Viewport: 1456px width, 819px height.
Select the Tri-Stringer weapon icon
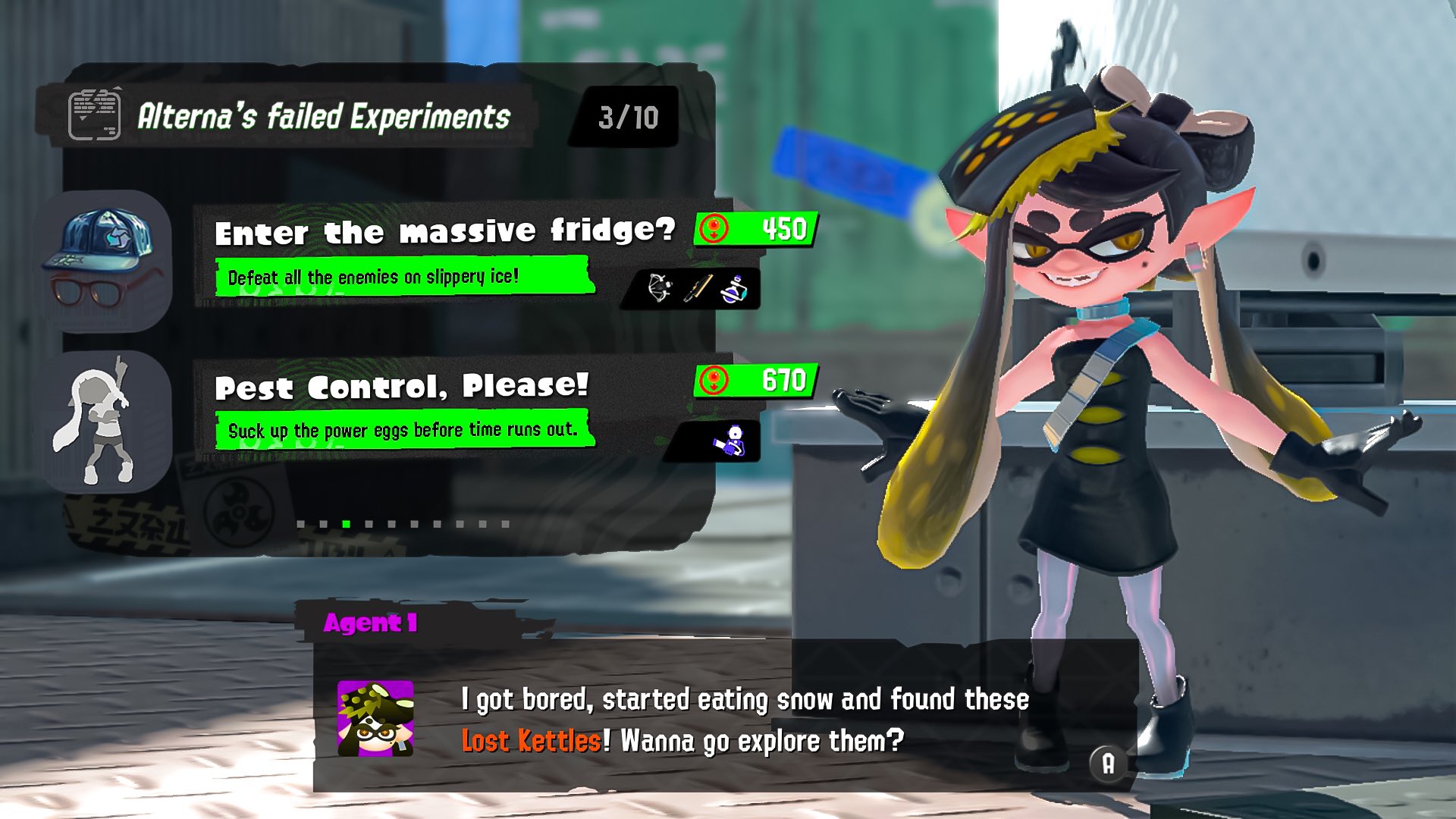point(658,288)
